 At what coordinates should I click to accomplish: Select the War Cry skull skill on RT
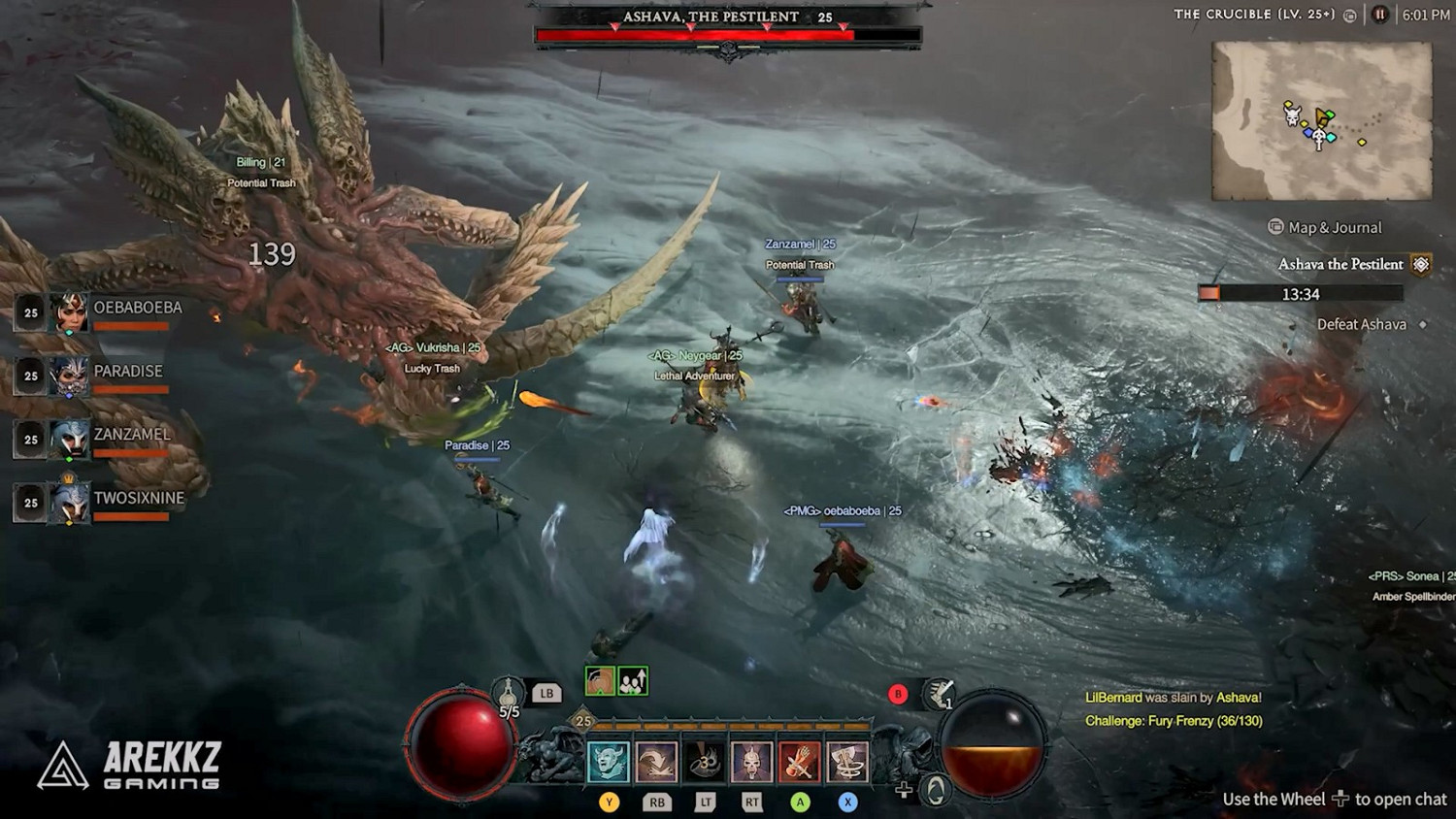pyautogui.click(x=752, y=763)
